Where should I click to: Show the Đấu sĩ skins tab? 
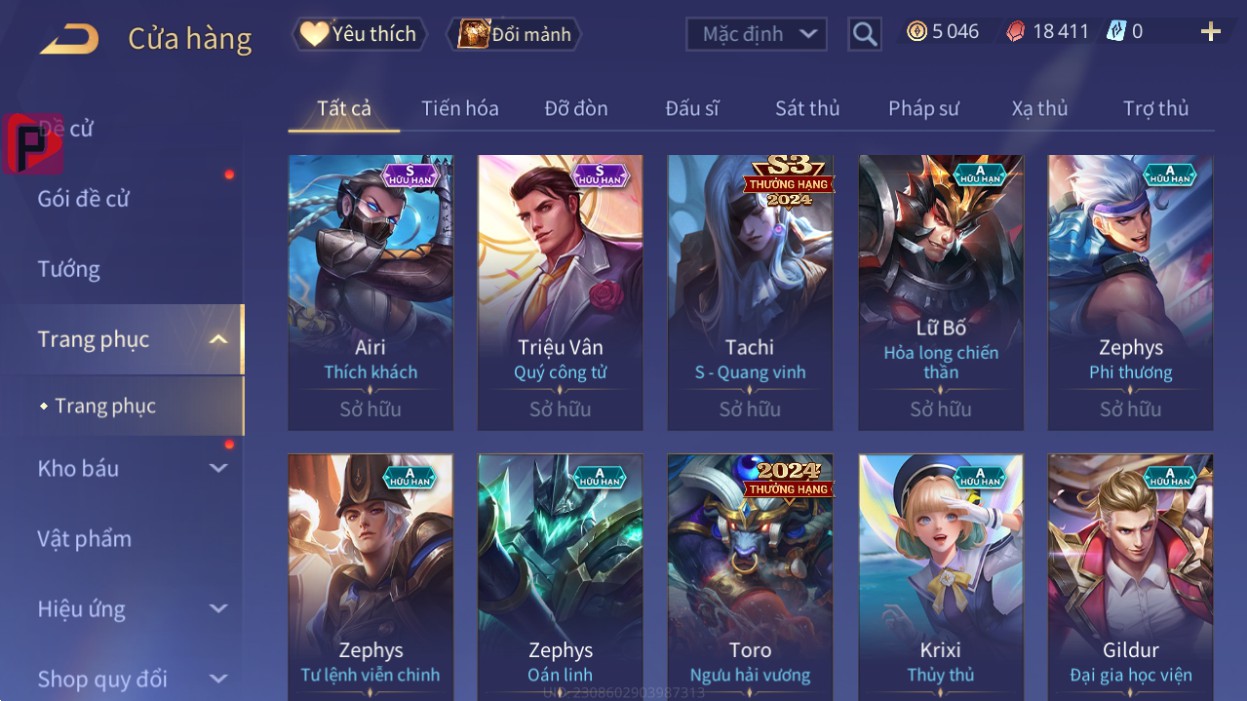(x=692, y=108)
